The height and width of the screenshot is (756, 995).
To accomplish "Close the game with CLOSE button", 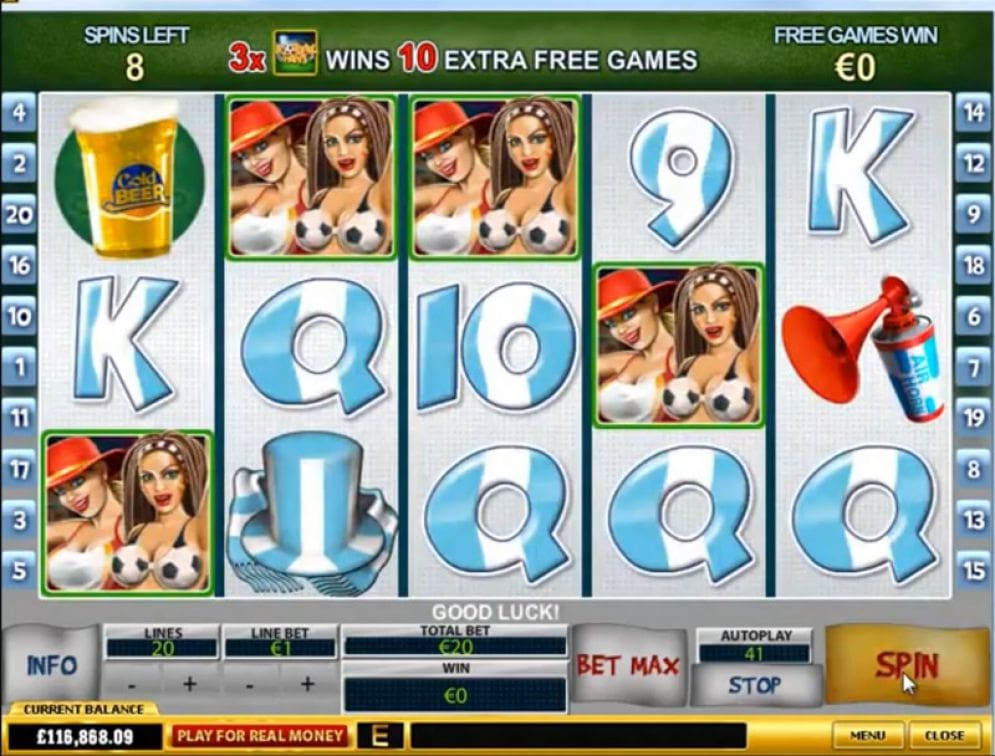I will (945, 736).
